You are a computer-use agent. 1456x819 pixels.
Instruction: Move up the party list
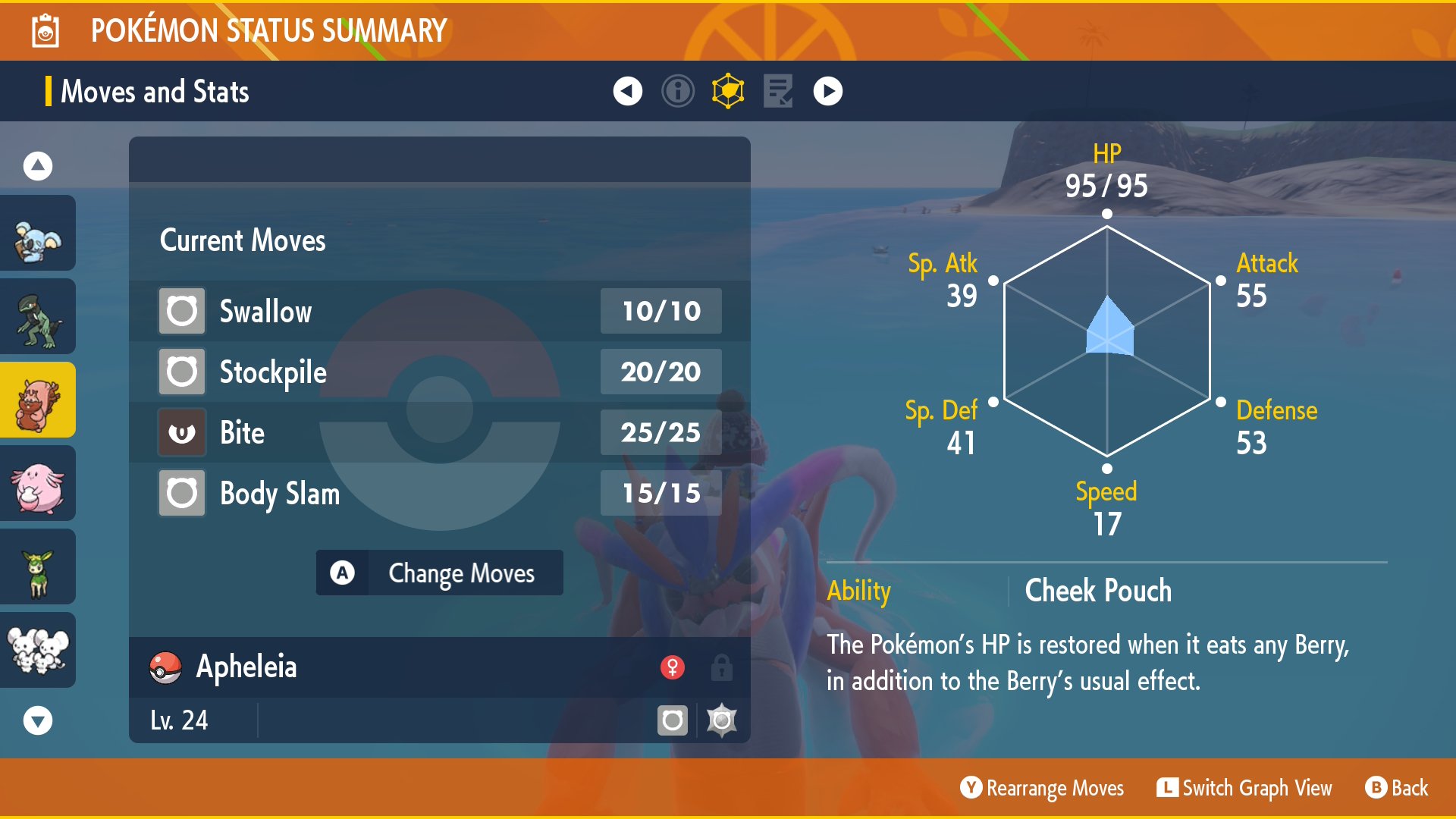pos(38,165)
